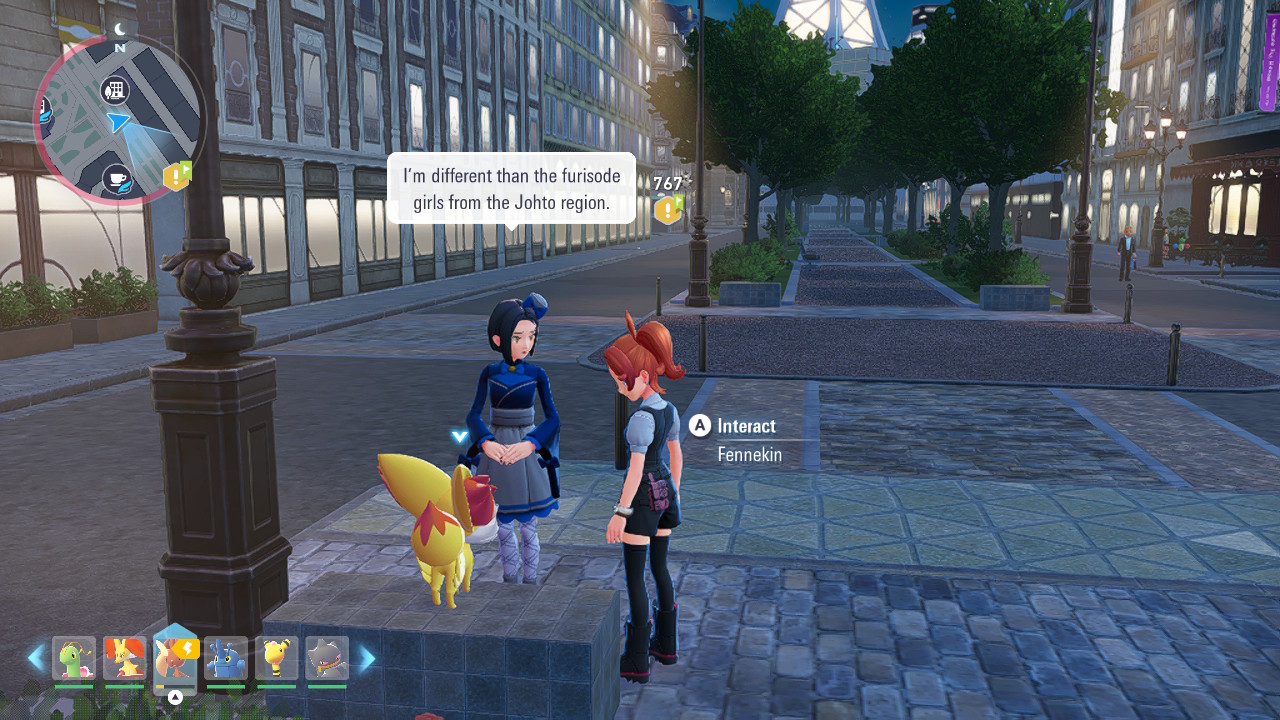The image size is (1280, 720).
Task: Switch to Heracross in the party bar
Action: 226,658
